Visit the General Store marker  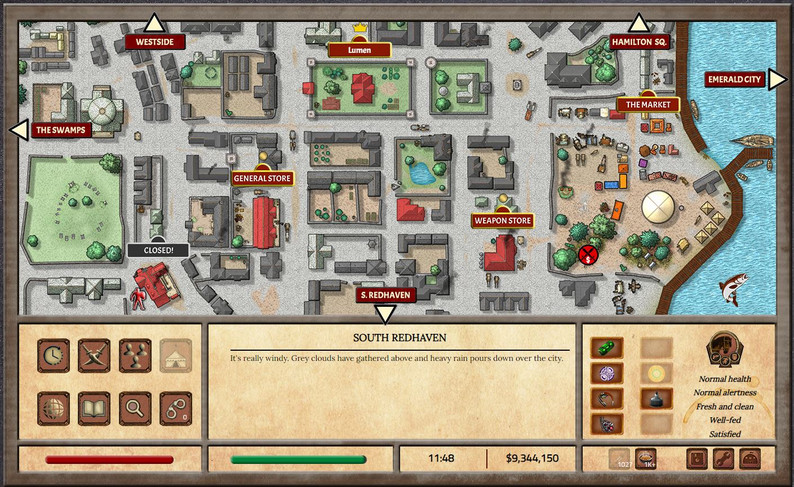coord(261,178)
